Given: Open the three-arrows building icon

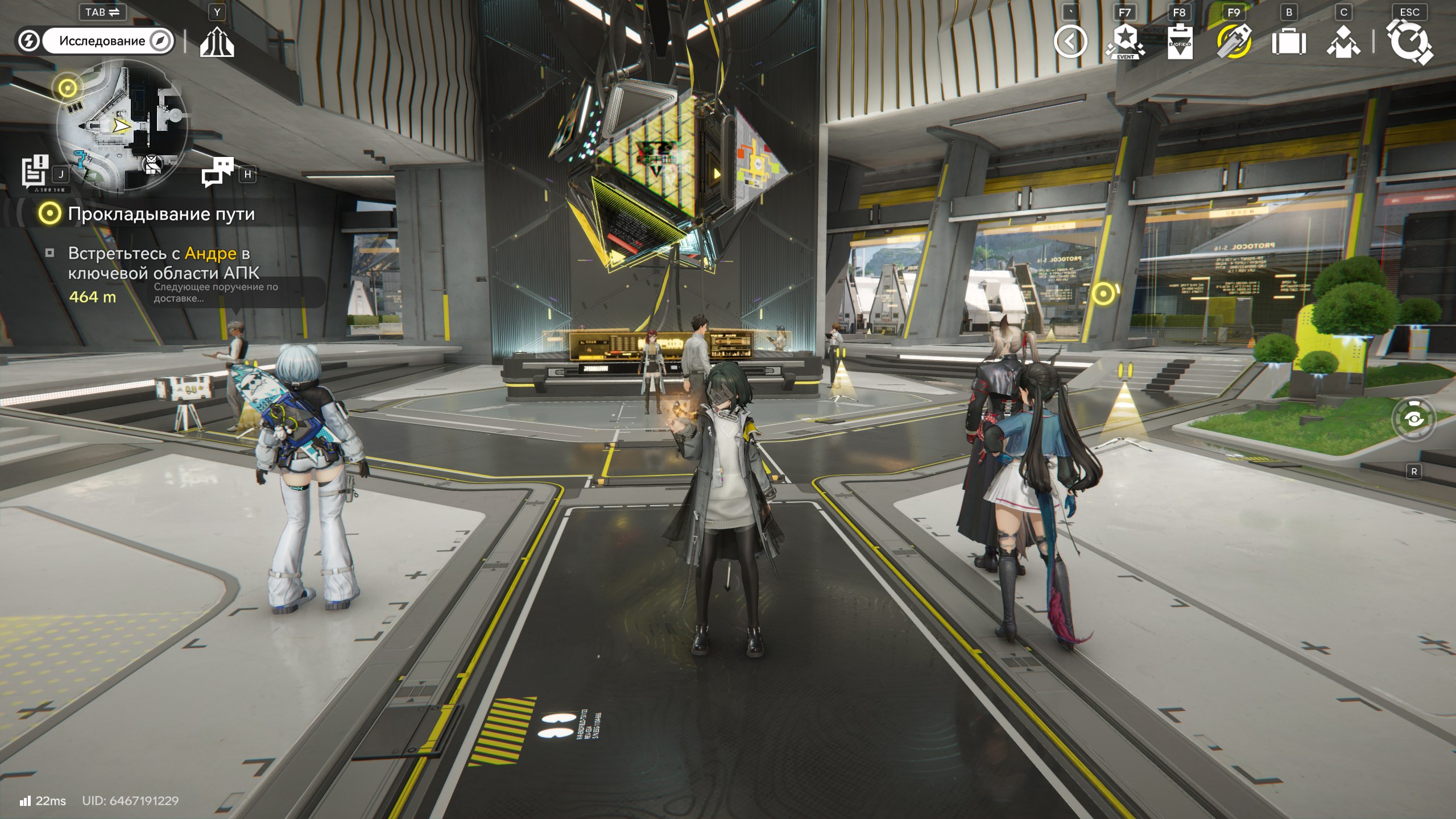Looking at the screenshot, I should click(x=217, y=42).
